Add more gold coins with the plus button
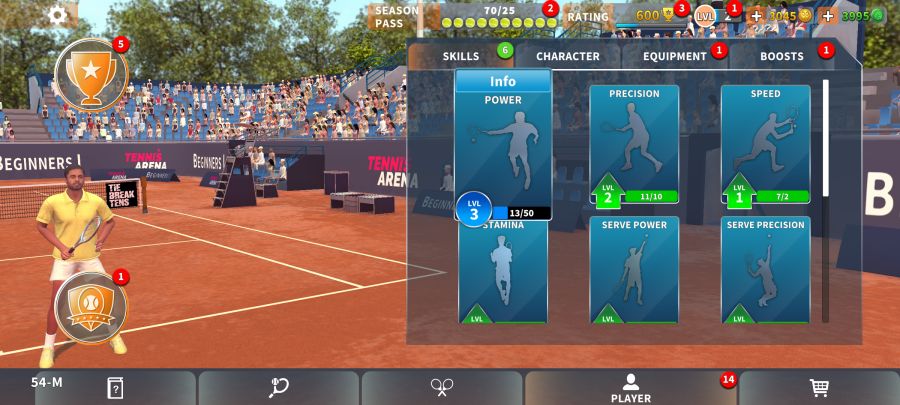This screenshot has height=405, width=900. click(756, 16)
